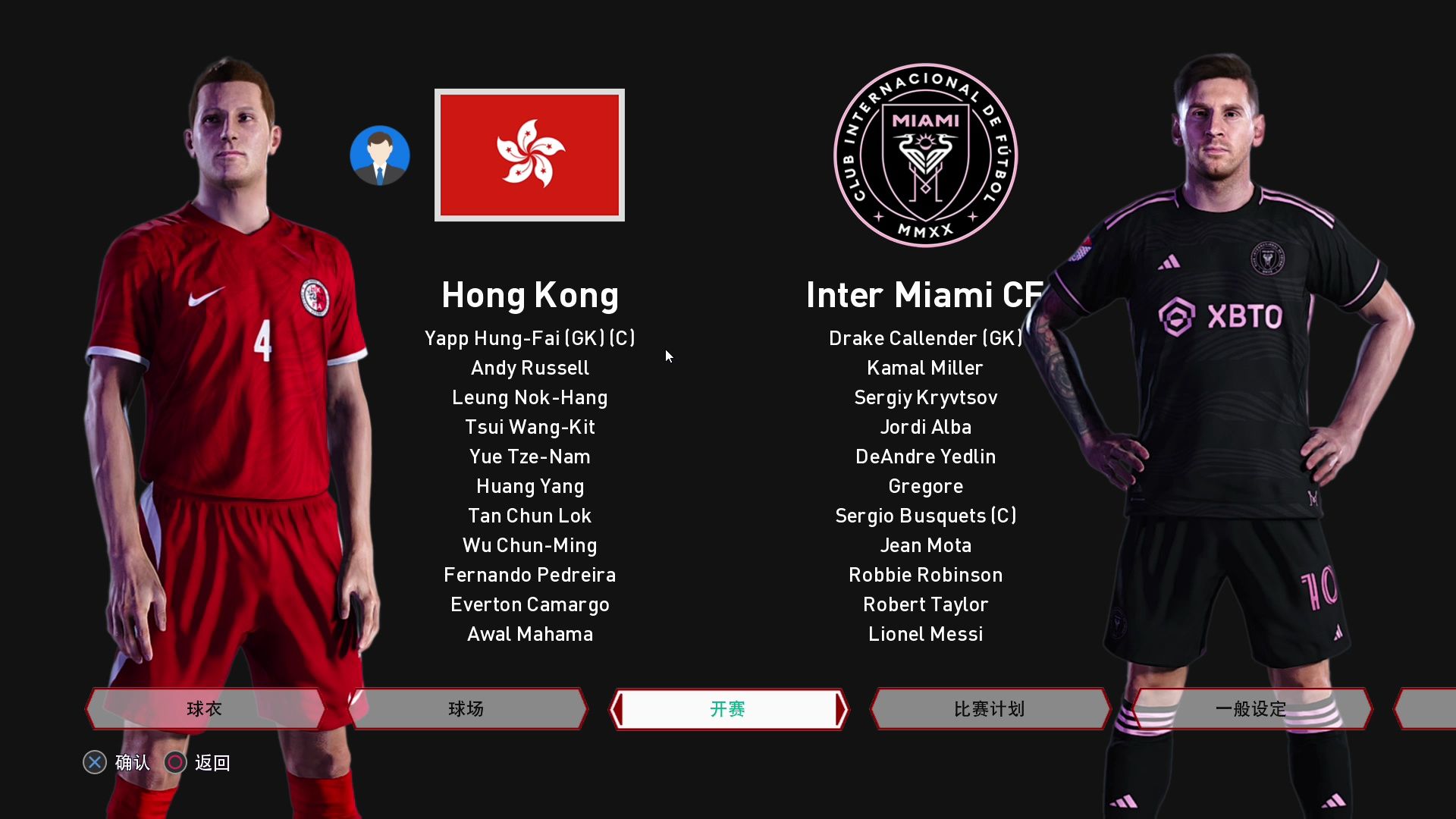Open the 球衣 kit selection
The width and height of the screenshot is (1456, 819).
(x=205, y=709)
